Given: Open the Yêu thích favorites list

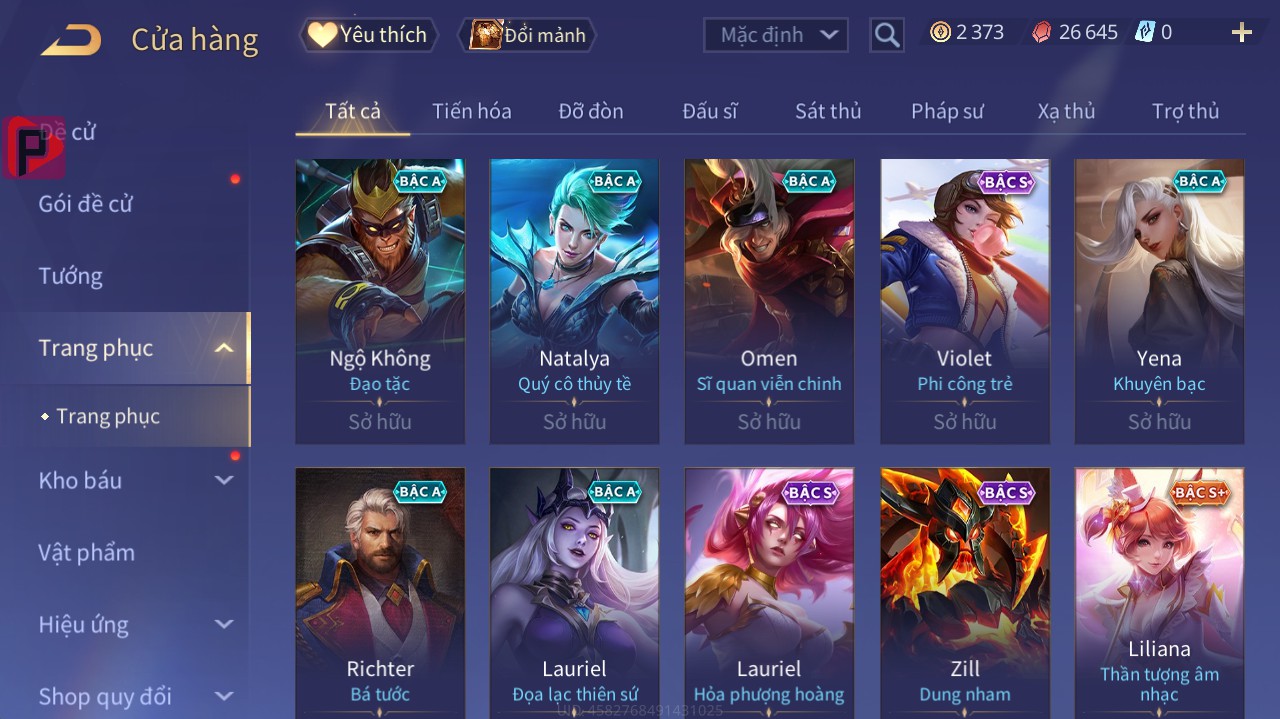Looking at the screenshot, I should coord(368,35).
